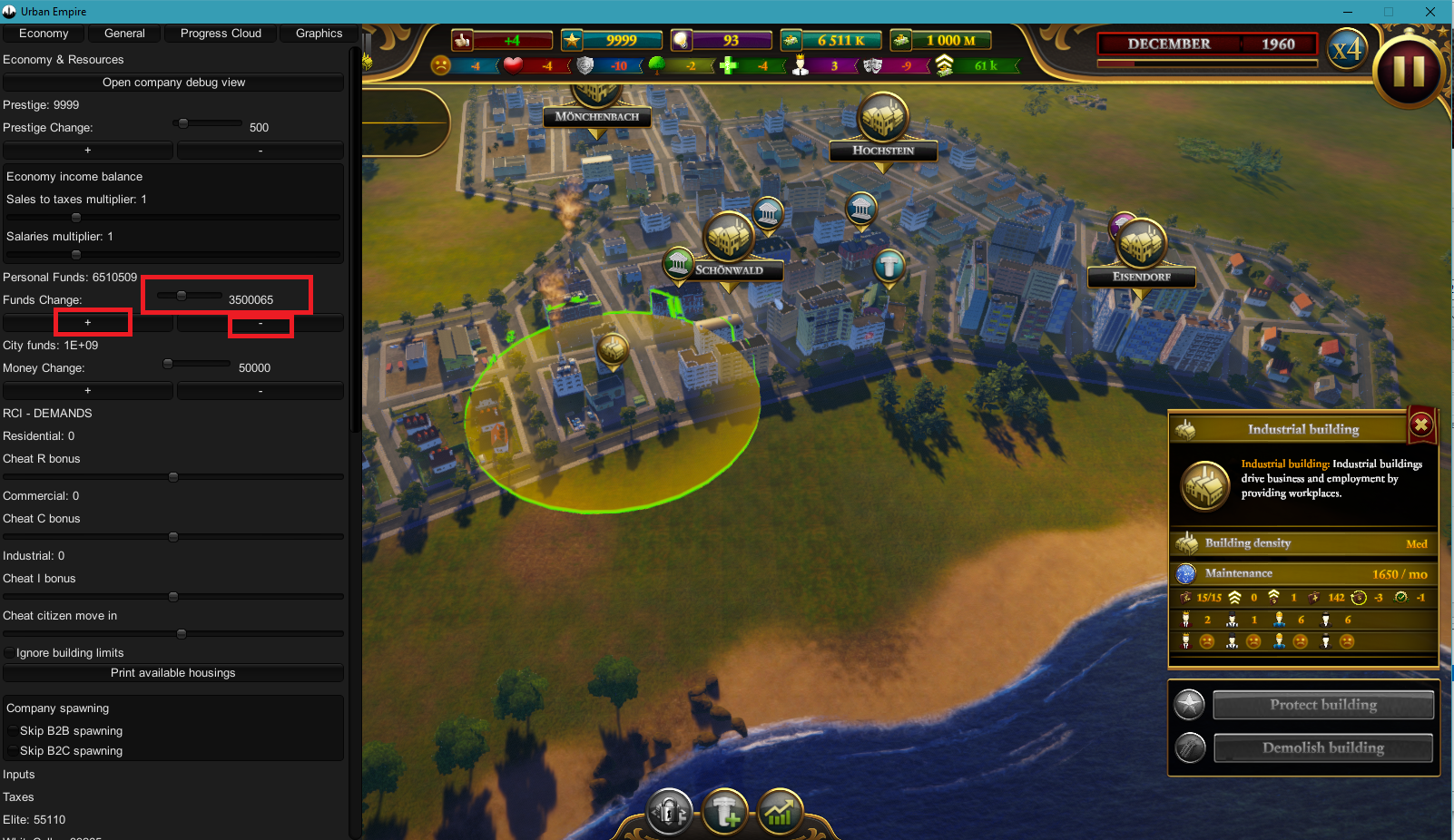Open the General debug tab
The width and height of the screenshot is (1454, 840).
click(124, 34)
